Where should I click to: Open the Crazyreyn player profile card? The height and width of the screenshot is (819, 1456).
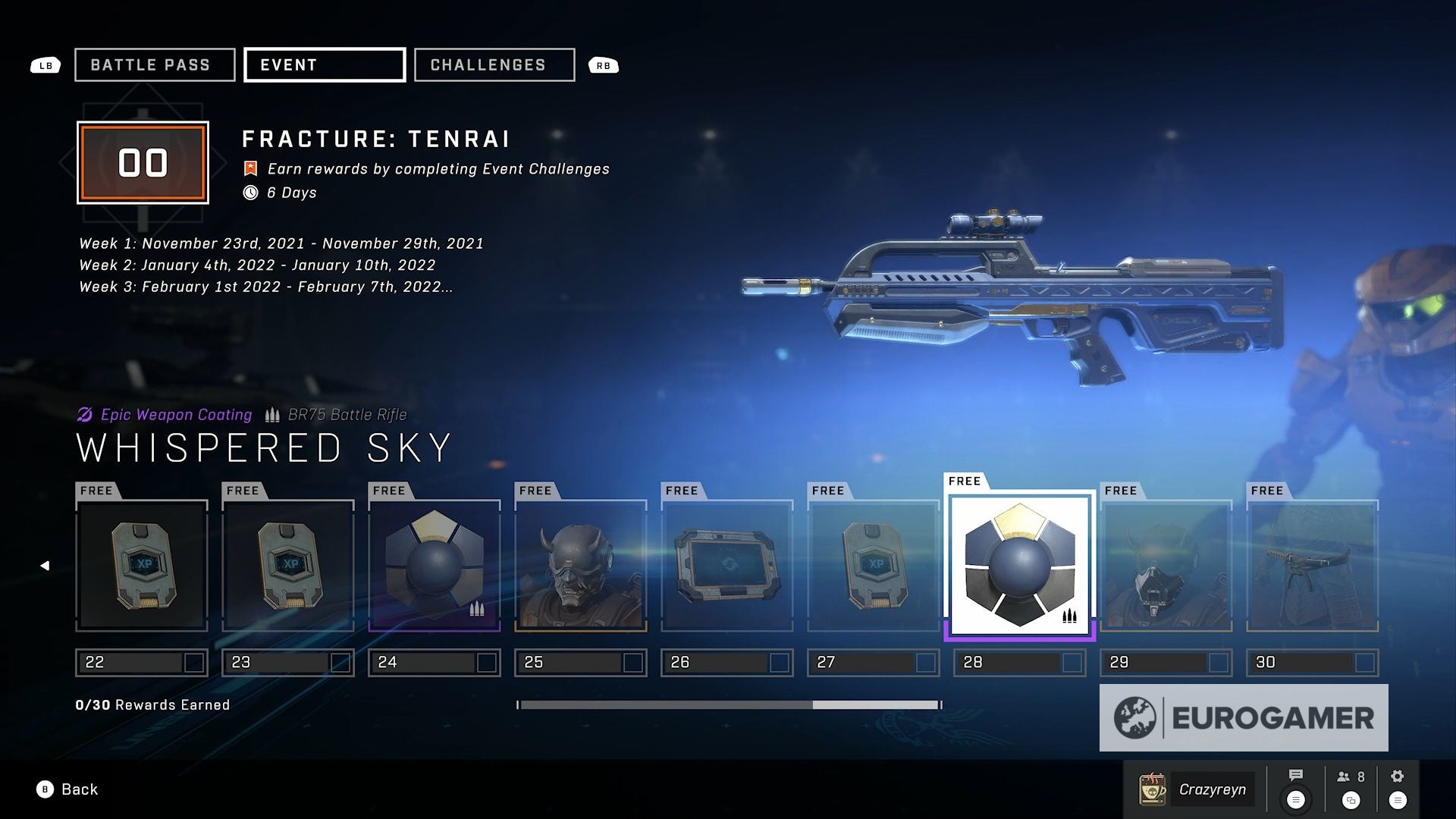1196,789
